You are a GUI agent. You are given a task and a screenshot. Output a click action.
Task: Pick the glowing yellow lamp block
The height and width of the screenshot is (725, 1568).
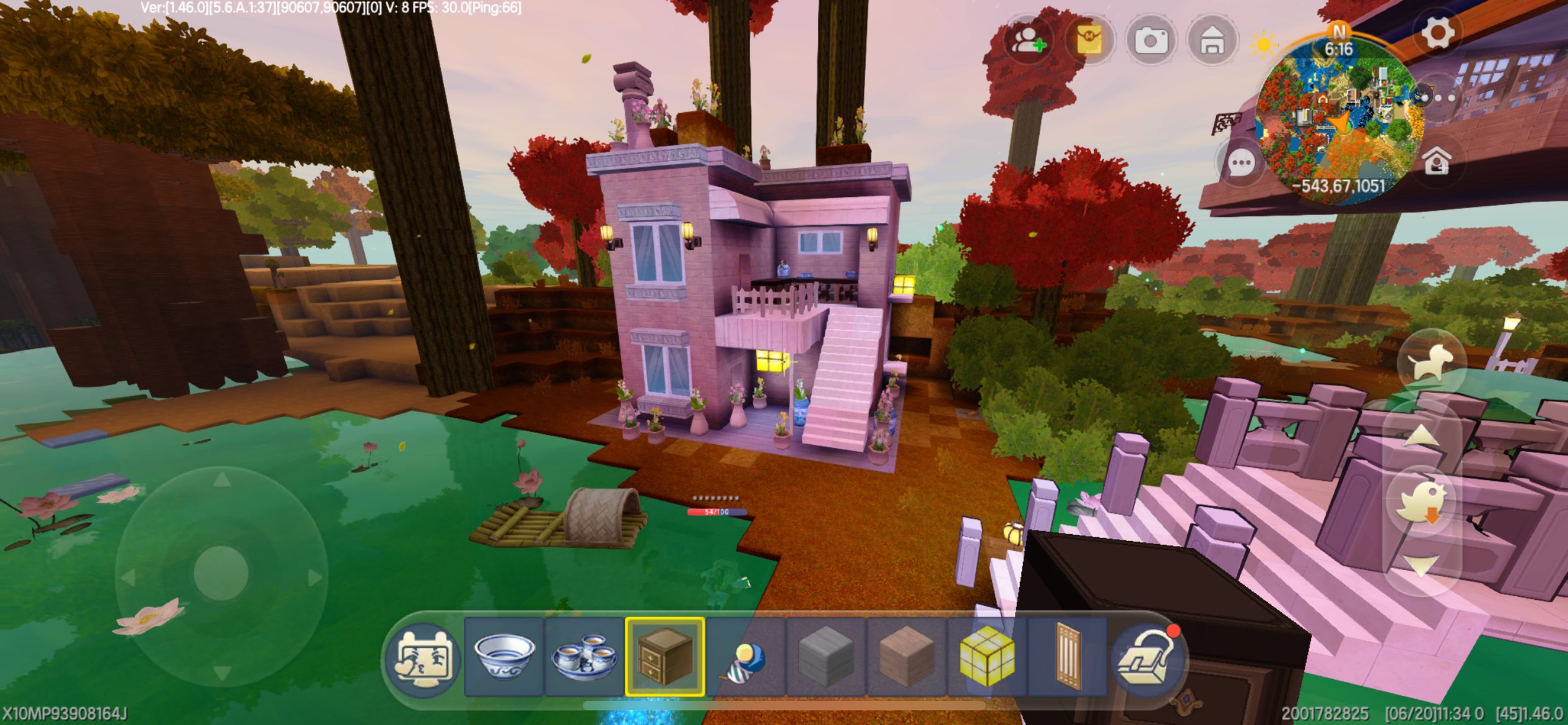click(987, 657)
